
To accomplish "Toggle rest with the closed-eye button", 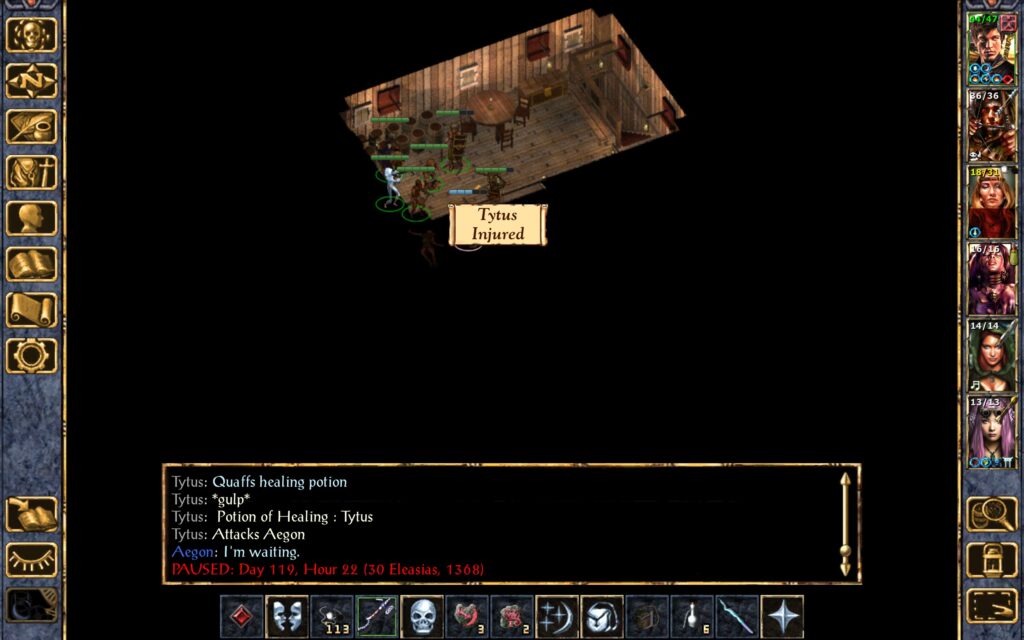I will click(x=31, y=559).
